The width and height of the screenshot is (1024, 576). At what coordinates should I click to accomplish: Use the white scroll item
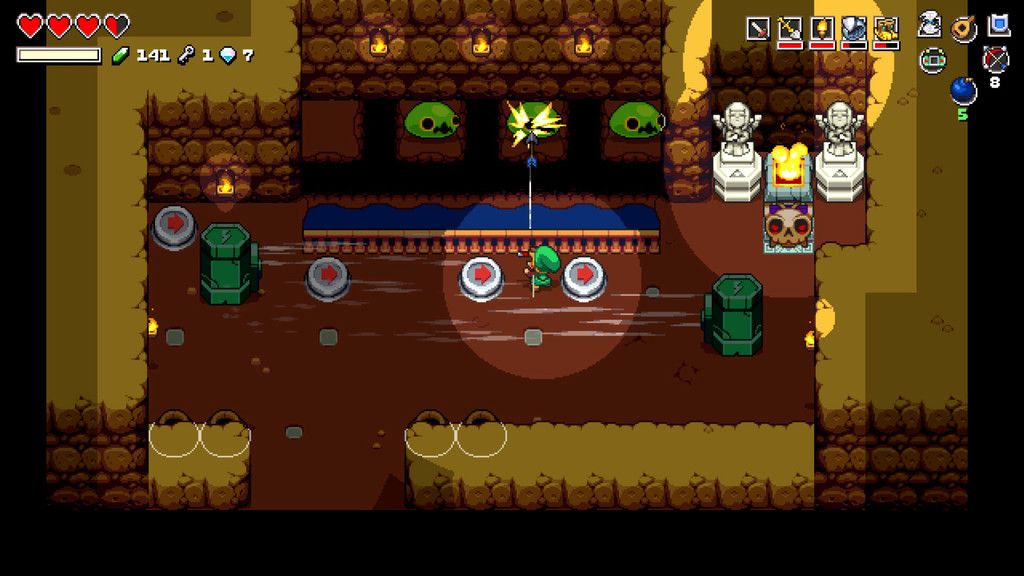coord(931,26)
